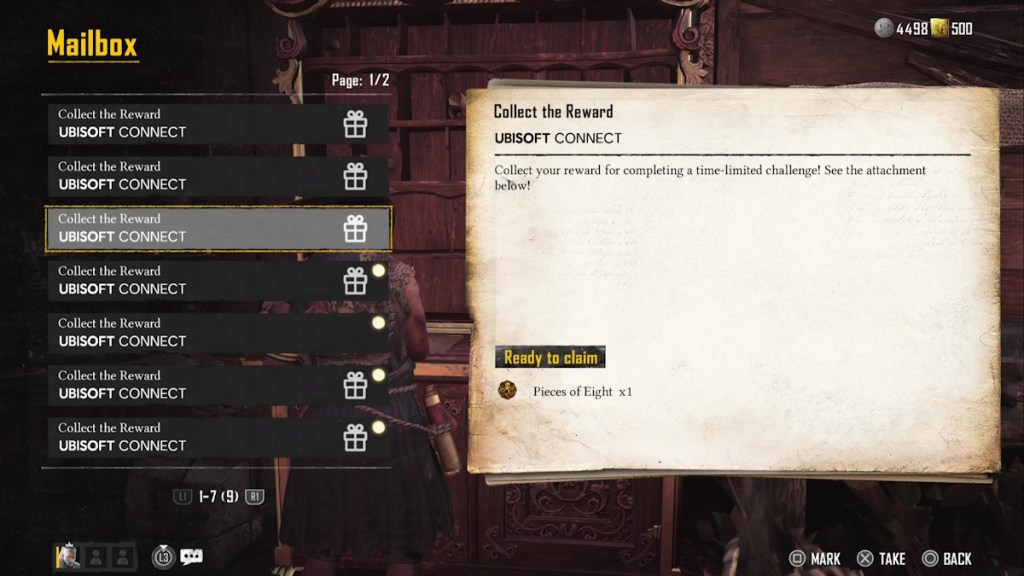Click the Ready to claim label

pos(550,357)
